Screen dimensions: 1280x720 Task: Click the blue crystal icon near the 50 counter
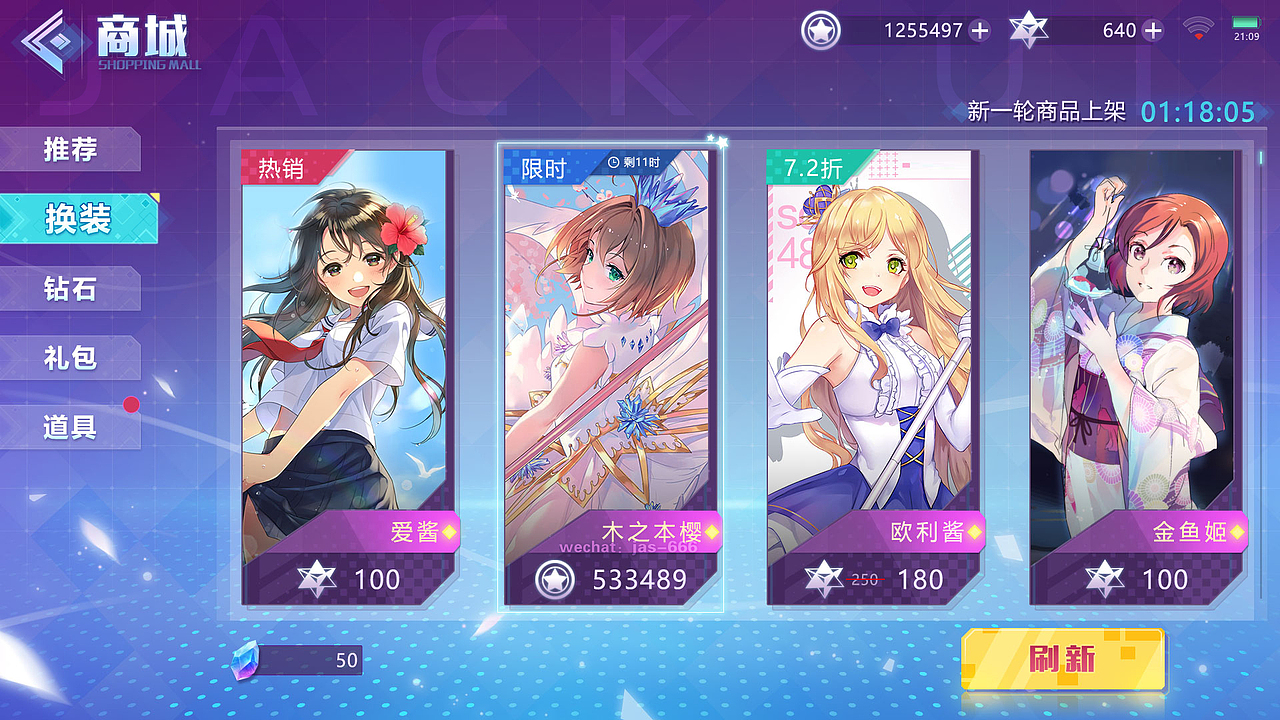tap(247, 660)
